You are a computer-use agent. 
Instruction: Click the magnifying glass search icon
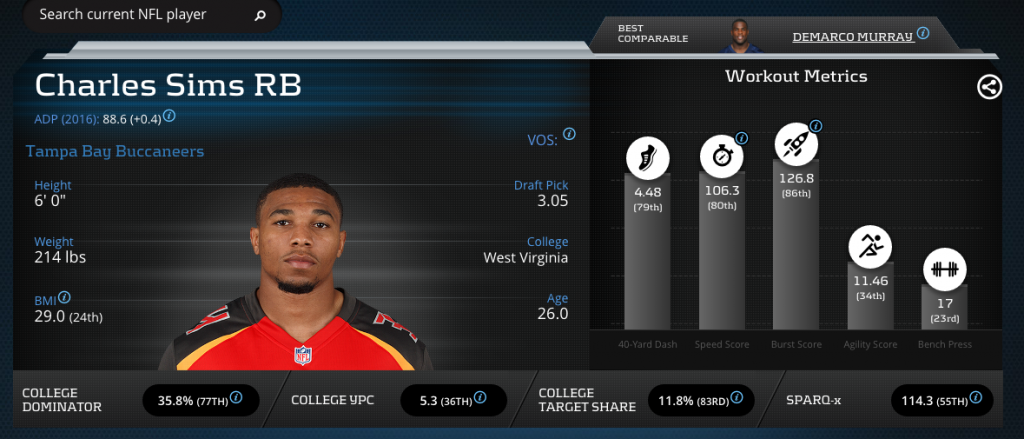260,16
